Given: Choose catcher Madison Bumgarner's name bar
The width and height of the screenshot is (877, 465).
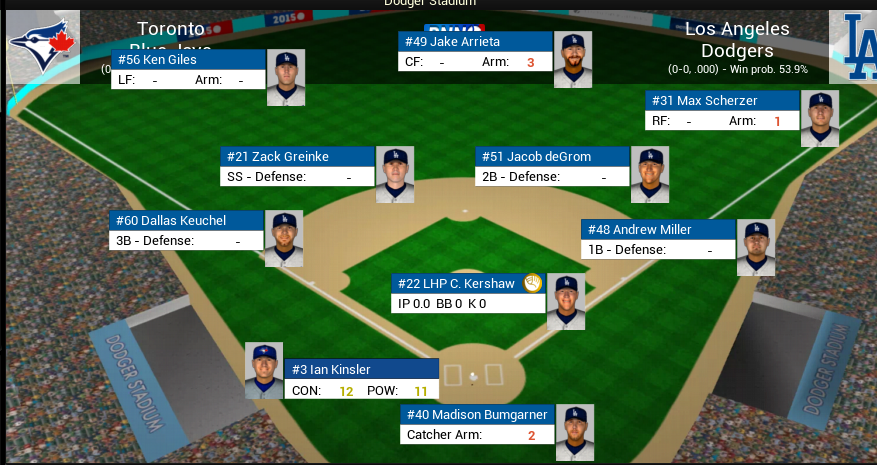Looking at the screenshot, I should [x=477, y=415].
